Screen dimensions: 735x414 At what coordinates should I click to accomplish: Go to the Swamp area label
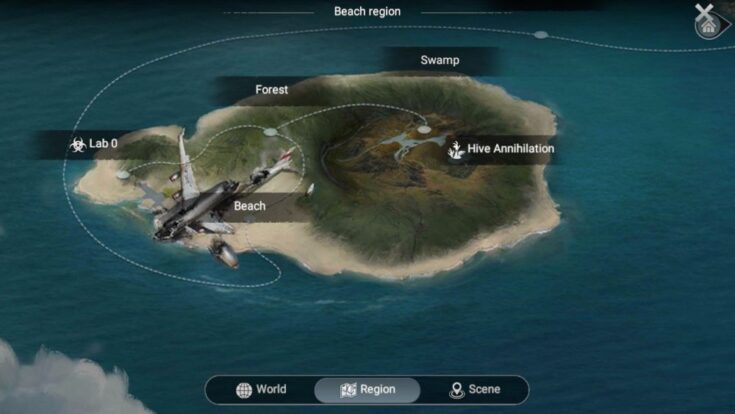point(439,61)
